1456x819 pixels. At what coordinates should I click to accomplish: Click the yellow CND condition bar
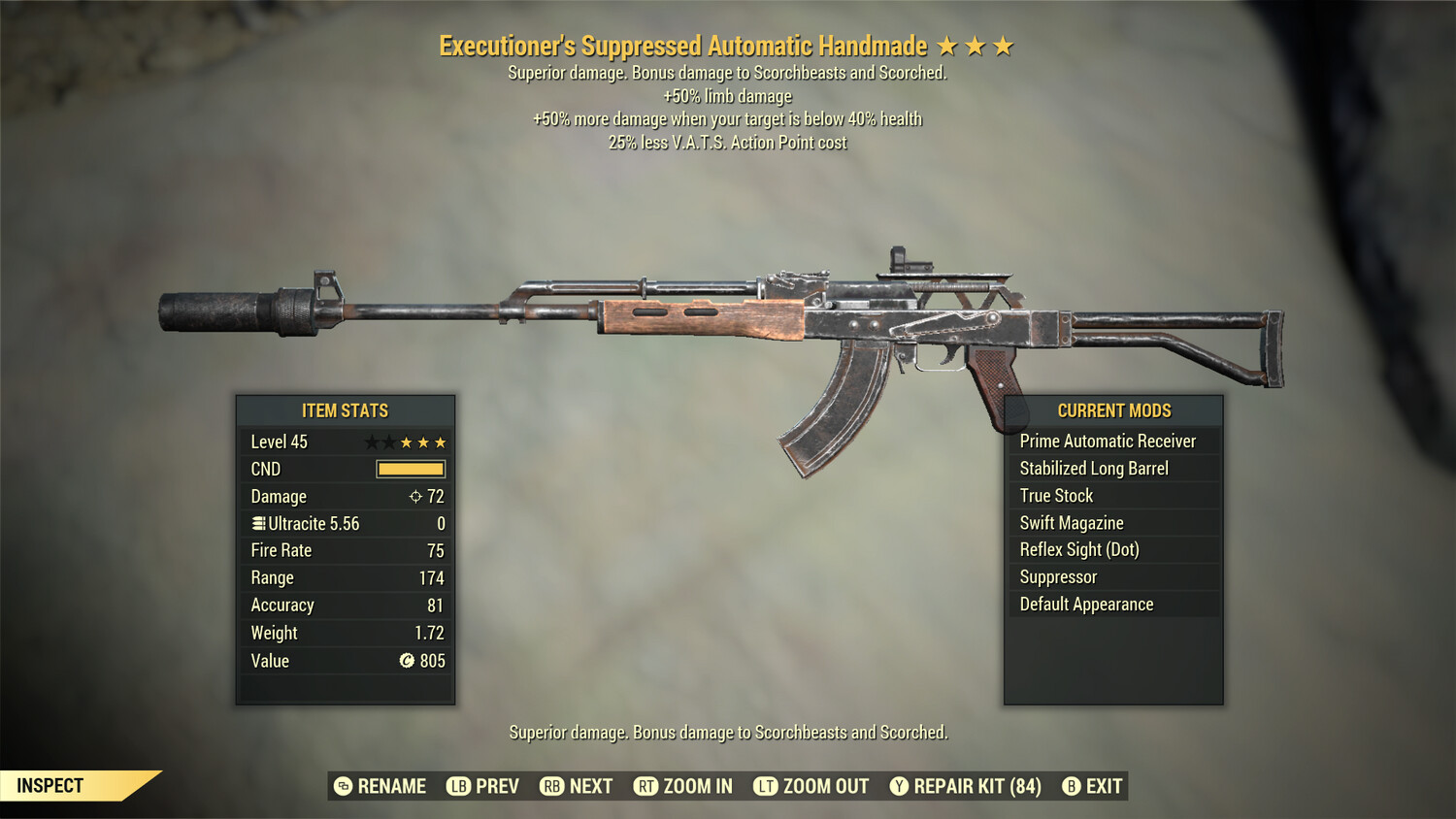(413, 469)
